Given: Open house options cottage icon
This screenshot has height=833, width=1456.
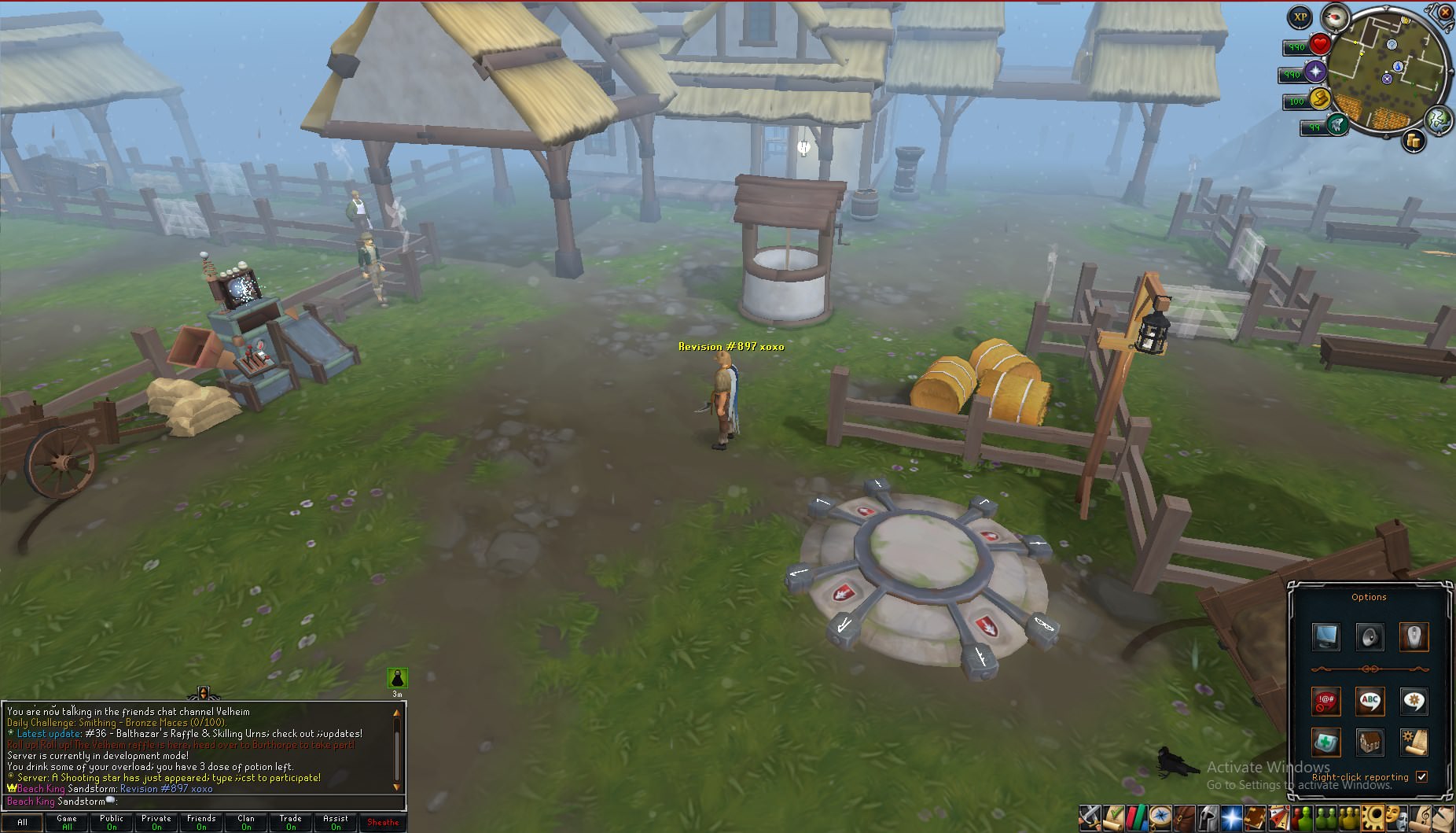Looking at the screenshot, I should tap(1370, 742).
